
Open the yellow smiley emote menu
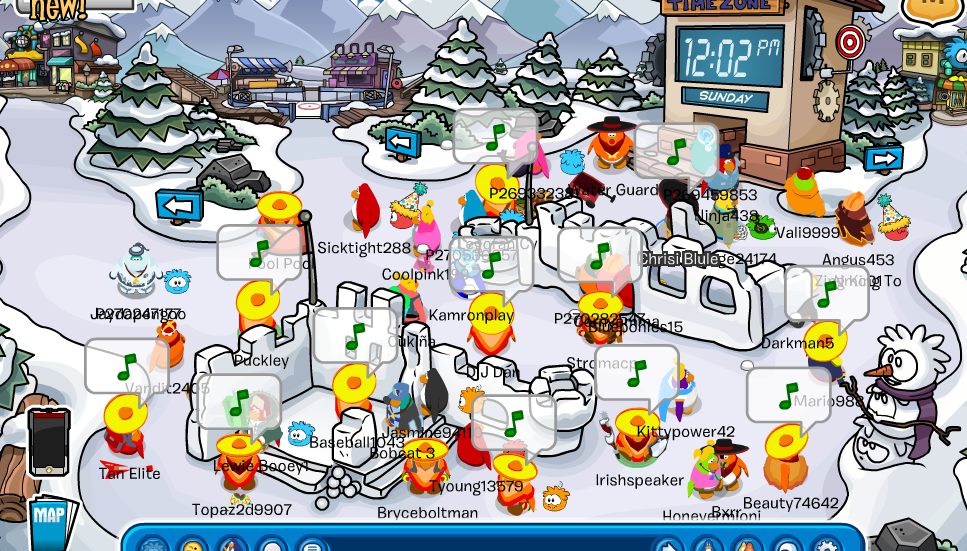(x=192, y=545)
